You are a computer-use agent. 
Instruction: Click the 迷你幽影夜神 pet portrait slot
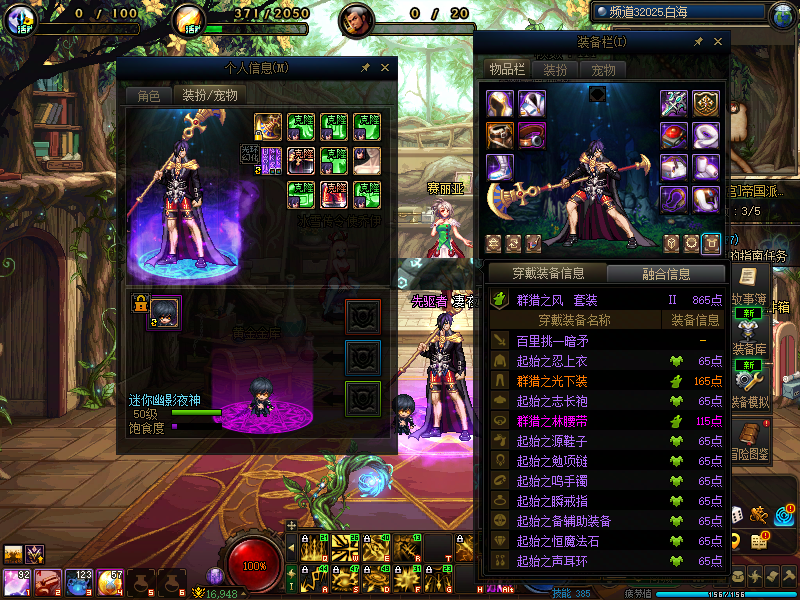165,311
